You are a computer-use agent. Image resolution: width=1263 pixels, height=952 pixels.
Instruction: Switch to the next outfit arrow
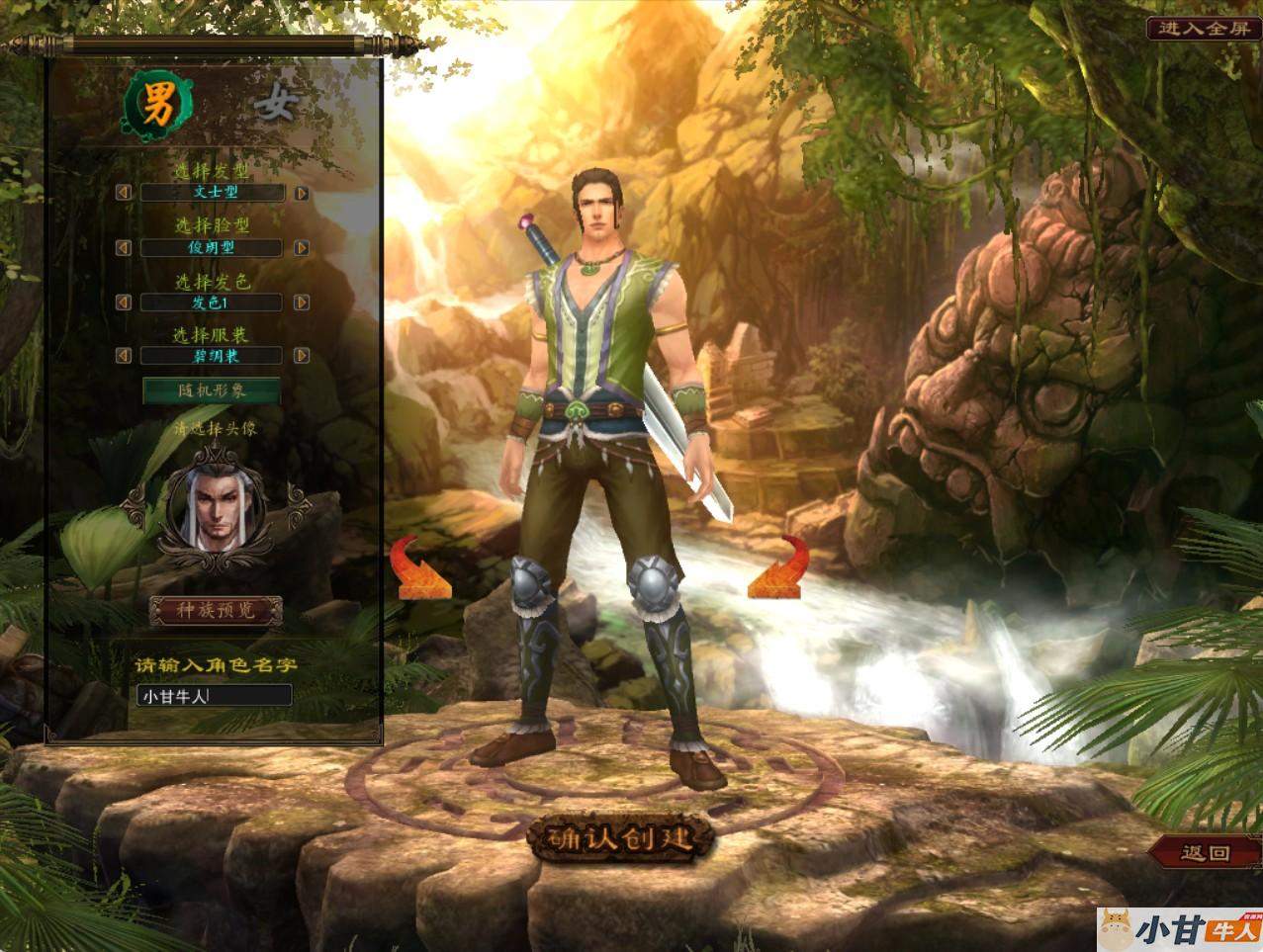click(302, 355)
